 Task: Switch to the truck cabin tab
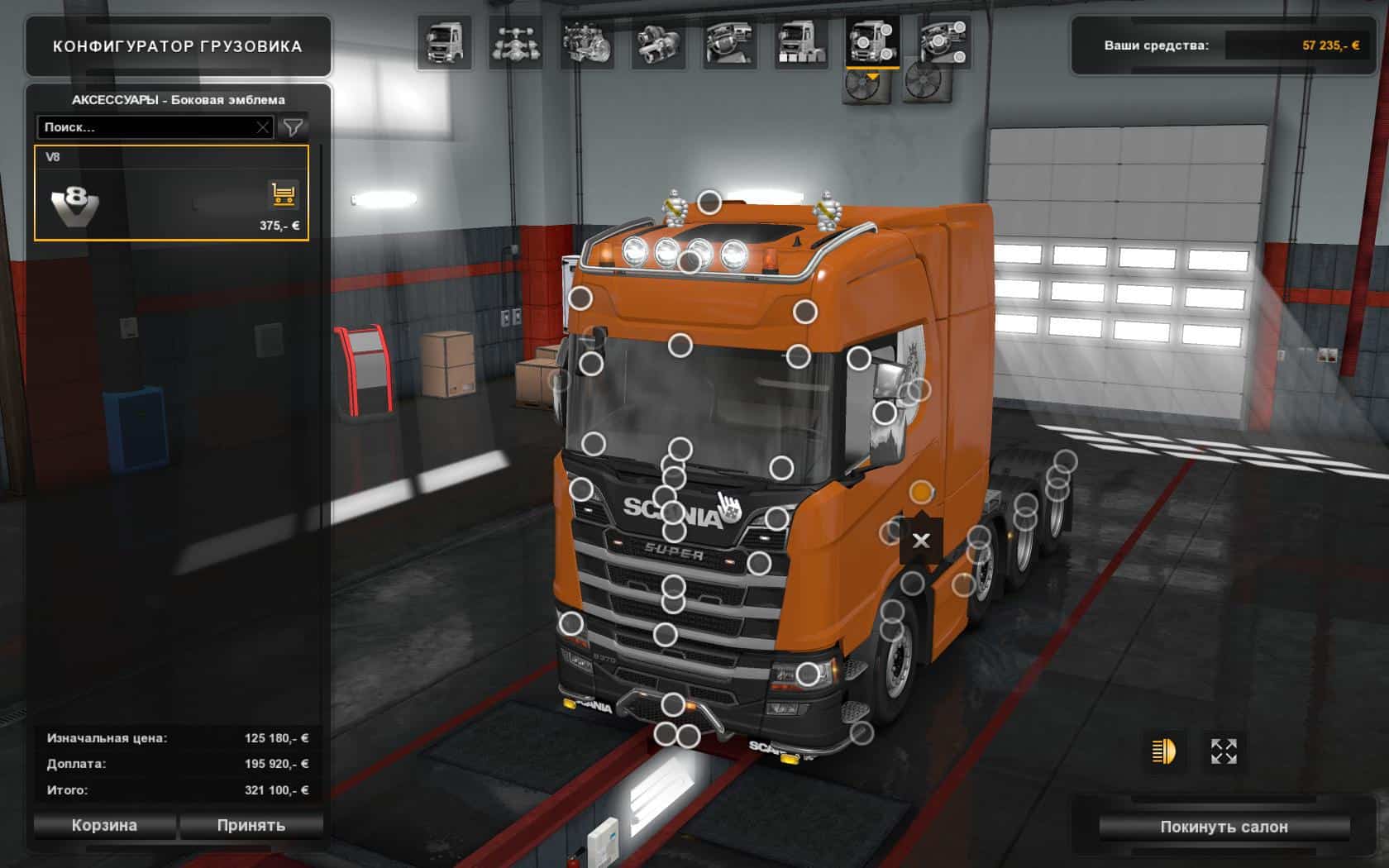click(444, 42)
